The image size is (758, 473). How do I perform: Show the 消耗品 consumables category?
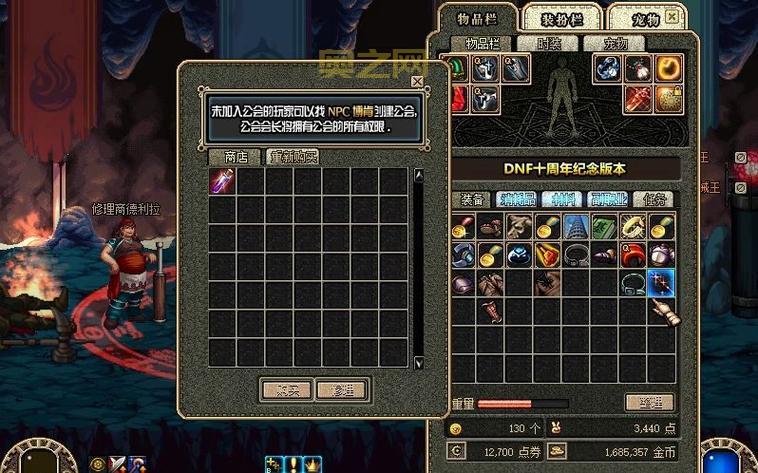518,199
